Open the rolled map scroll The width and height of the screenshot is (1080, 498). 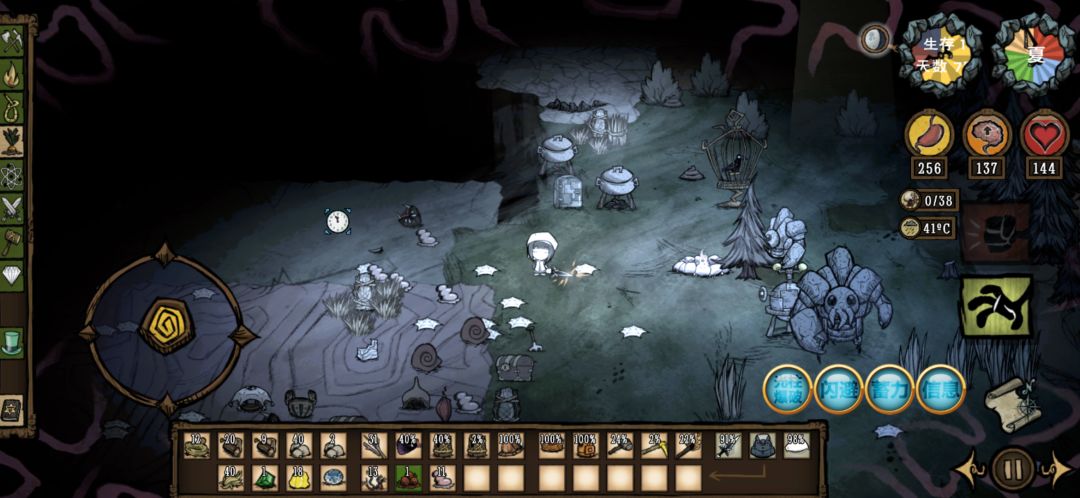point(1008,404)
